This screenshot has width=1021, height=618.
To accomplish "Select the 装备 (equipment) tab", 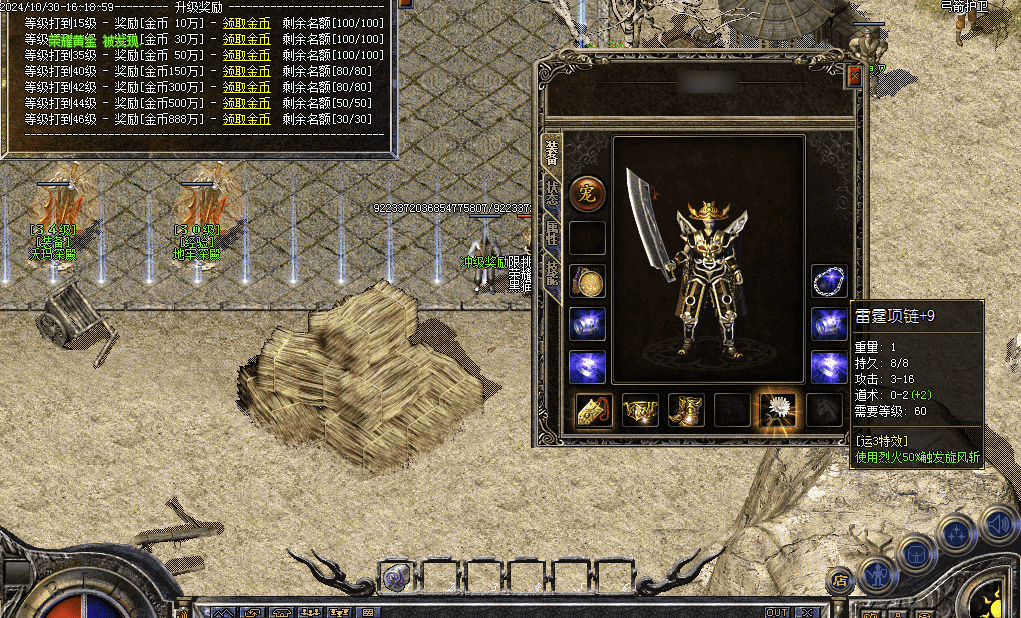I will pyautogui.click(x=551, y=152).
